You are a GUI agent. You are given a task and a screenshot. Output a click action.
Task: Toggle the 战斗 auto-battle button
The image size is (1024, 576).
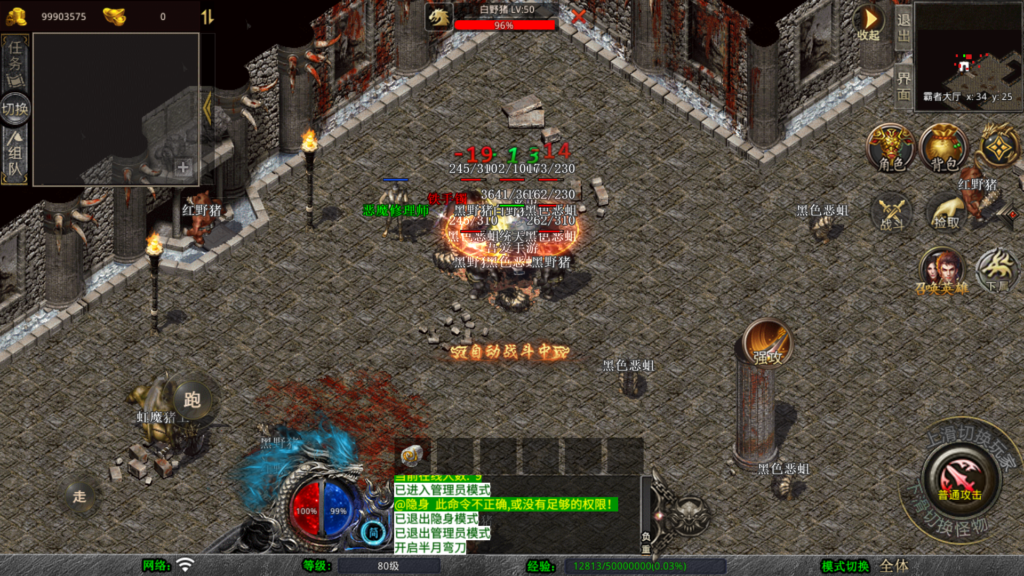(x=890, y=213)
